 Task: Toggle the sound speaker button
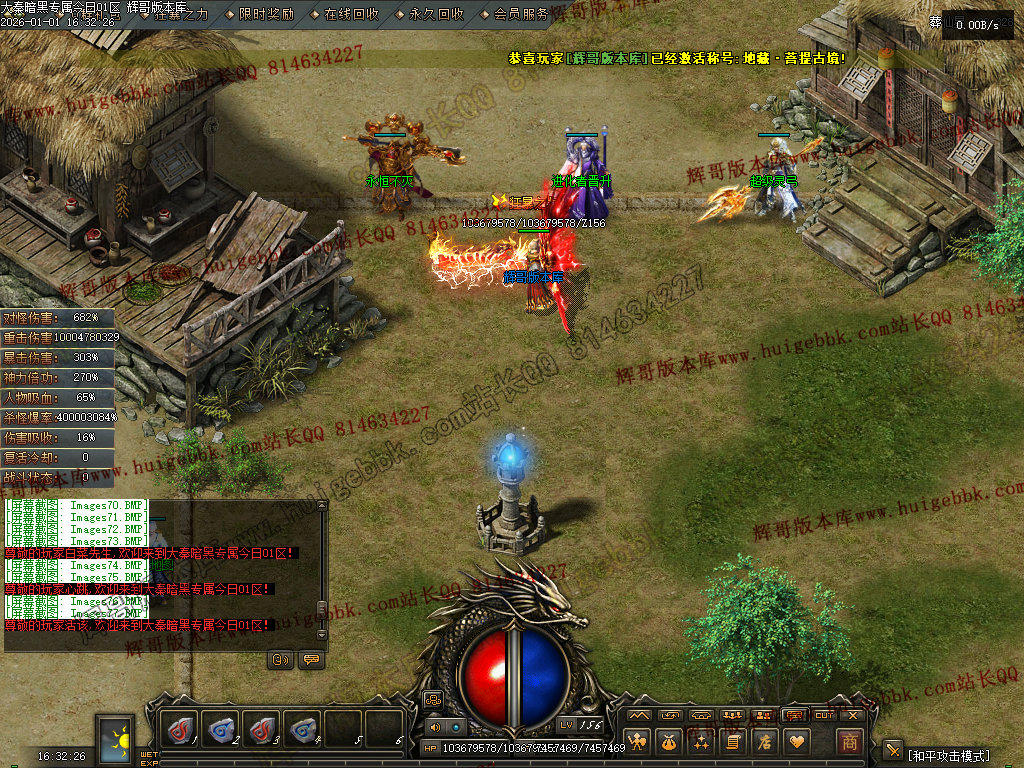pyautogui.click(x=435, y=727)
